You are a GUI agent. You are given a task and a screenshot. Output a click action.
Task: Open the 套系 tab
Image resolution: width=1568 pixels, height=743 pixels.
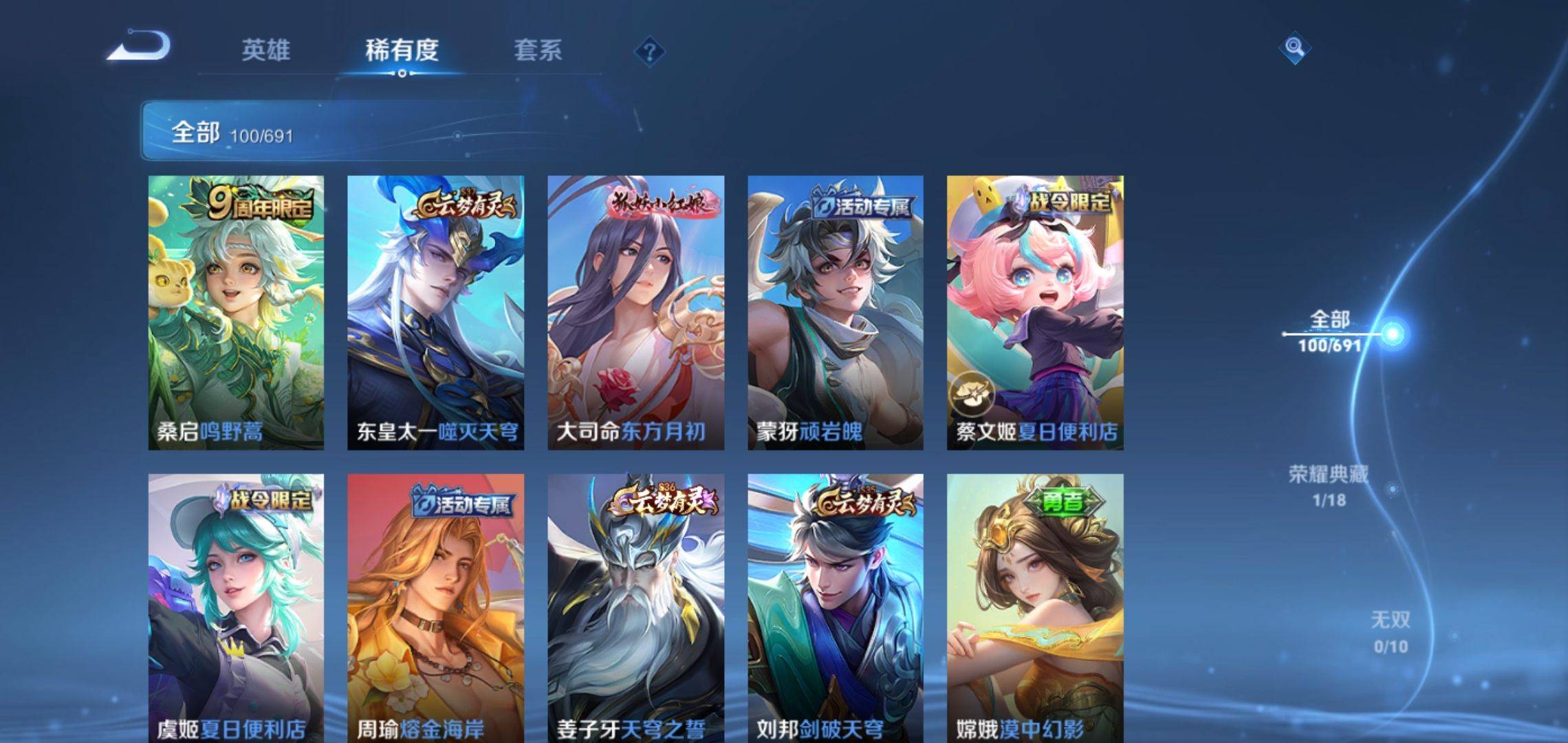point(538,50)
